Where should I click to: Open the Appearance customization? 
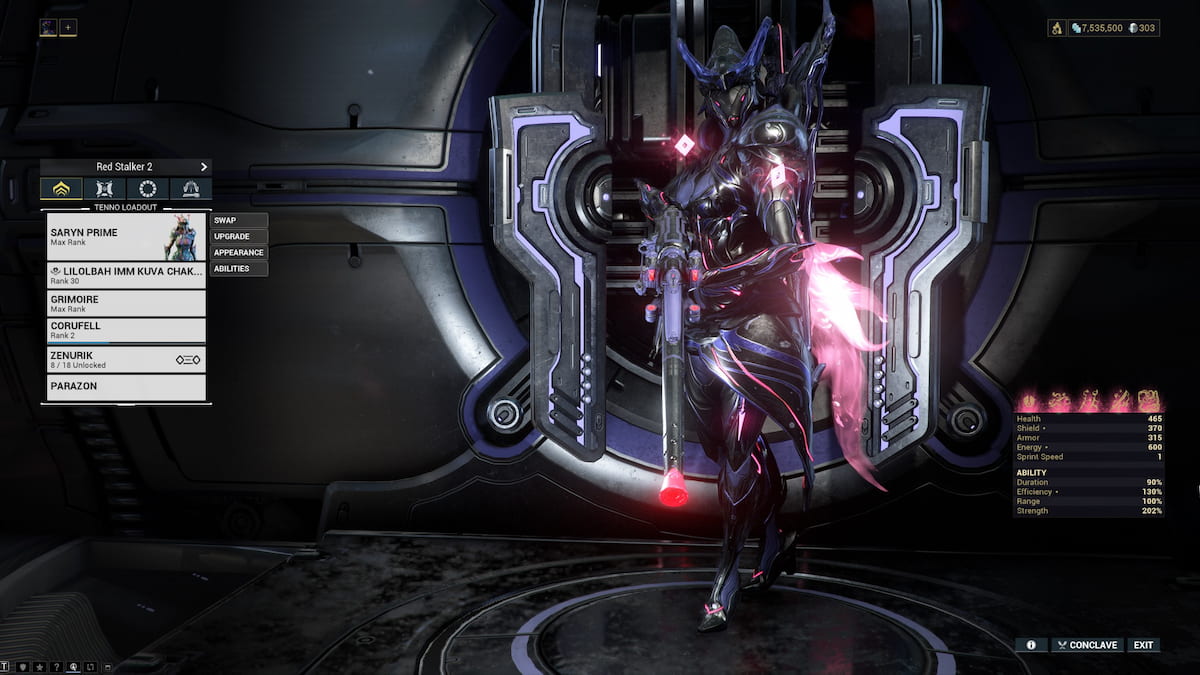pyautogui.click(x=239, y=252)
